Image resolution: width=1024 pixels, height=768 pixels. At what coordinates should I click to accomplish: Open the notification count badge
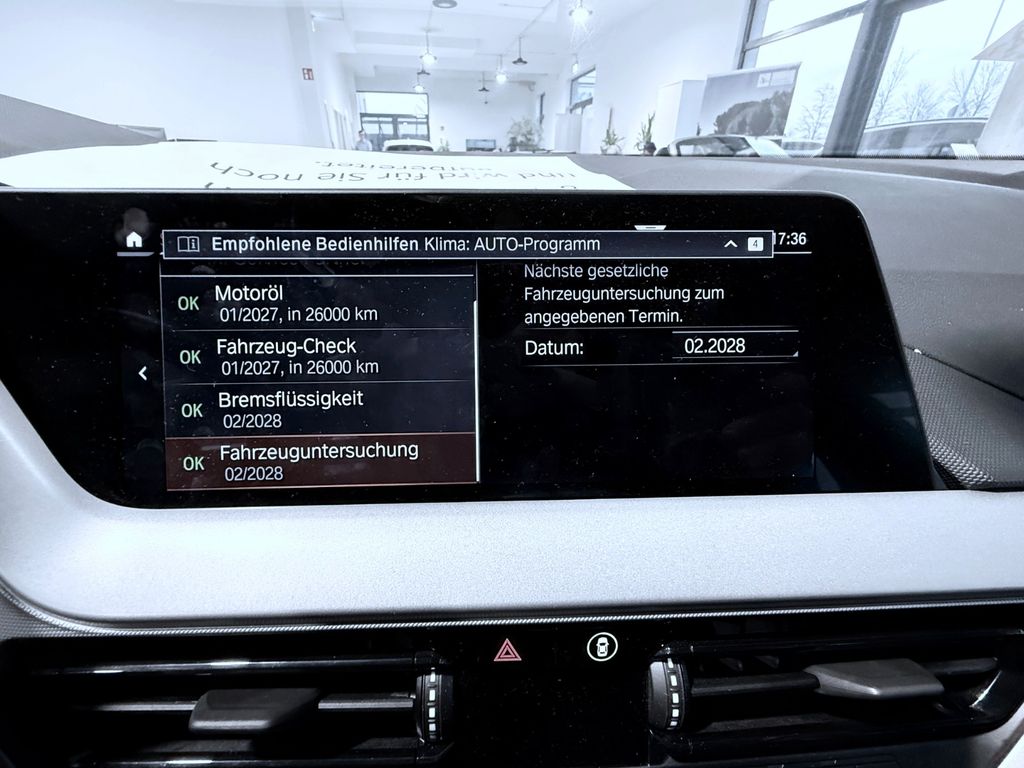pos(755,244)
